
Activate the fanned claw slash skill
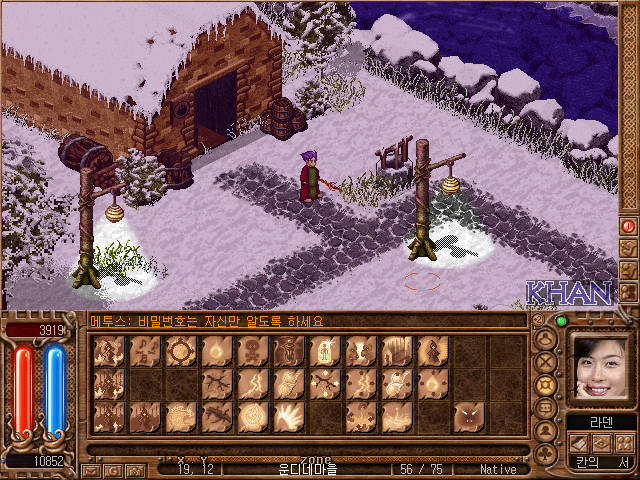click(289, 415)
